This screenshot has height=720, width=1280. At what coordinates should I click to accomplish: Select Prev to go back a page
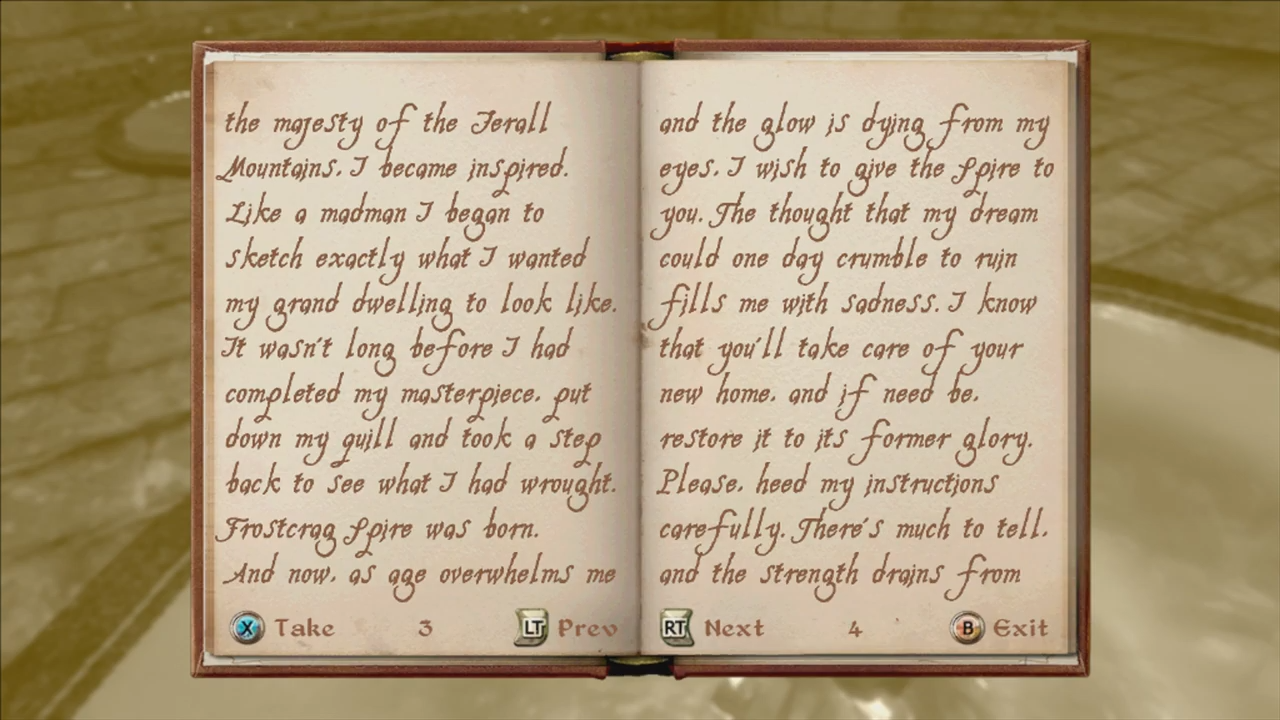pyautogui.click(x=588, y=628)
